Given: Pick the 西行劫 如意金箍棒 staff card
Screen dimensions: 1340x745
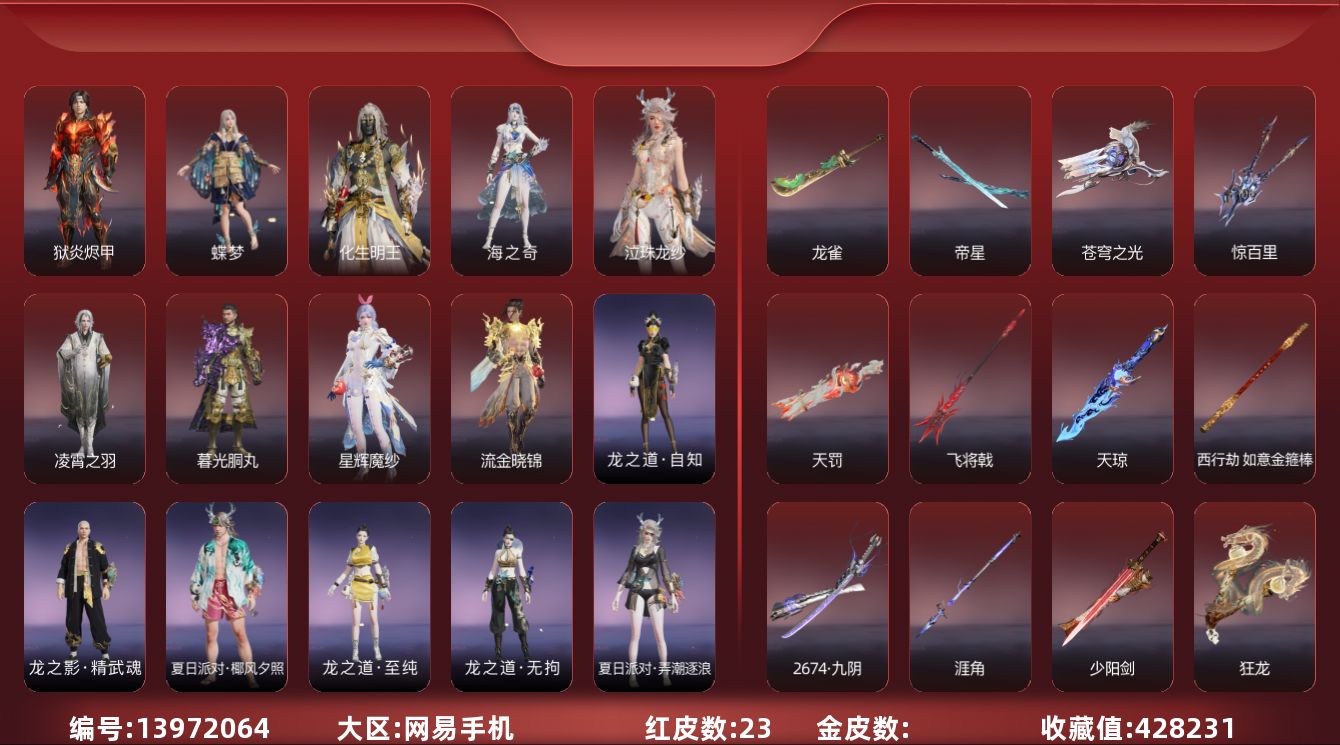Looking at the screenshot, I should 1254,388.
